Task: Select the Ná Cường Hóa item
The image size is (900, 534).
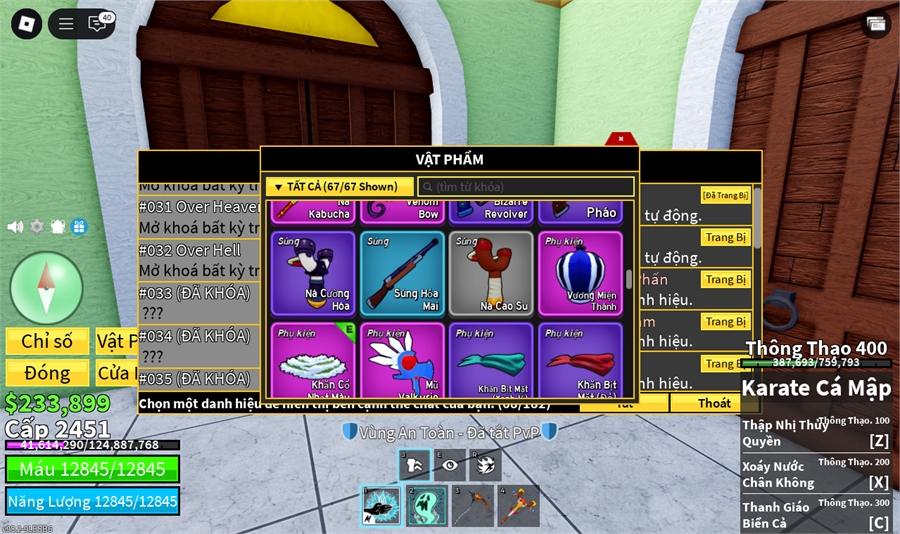Action: point(312,273)
